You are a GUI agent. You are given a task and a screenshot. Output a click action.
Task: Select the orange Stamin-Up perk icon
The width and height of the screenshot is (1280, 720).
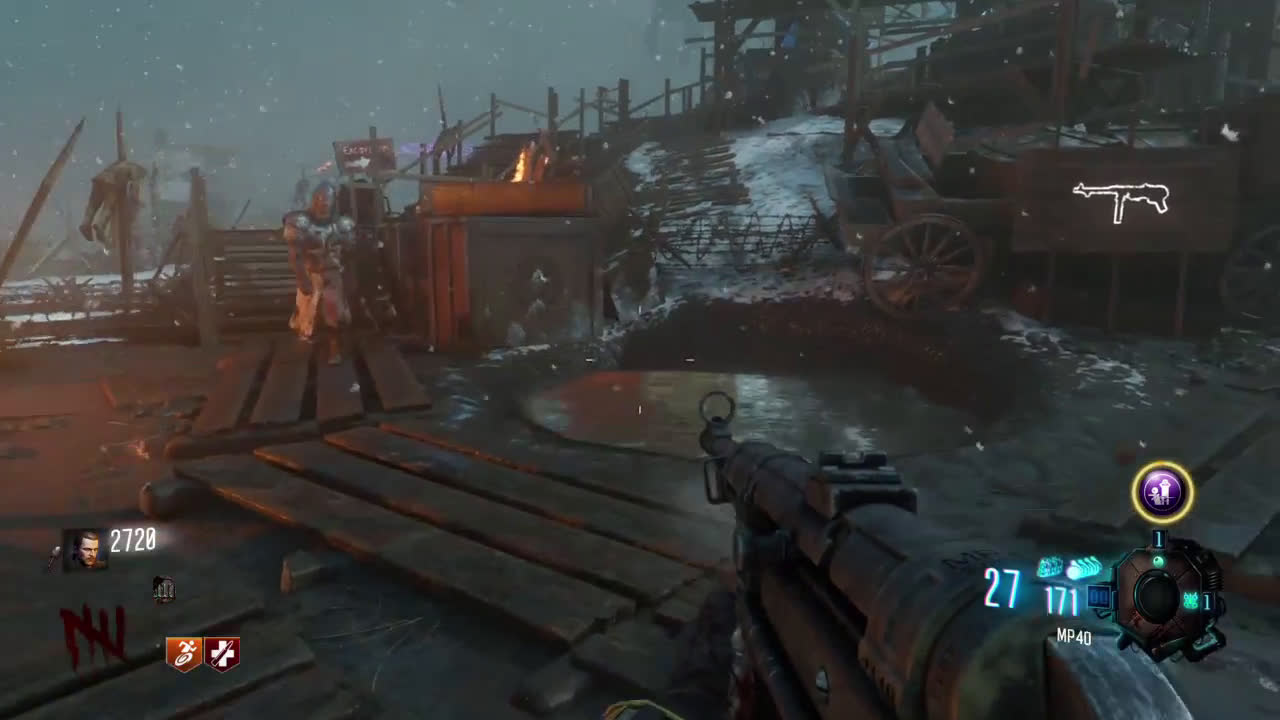click(183, 653)
